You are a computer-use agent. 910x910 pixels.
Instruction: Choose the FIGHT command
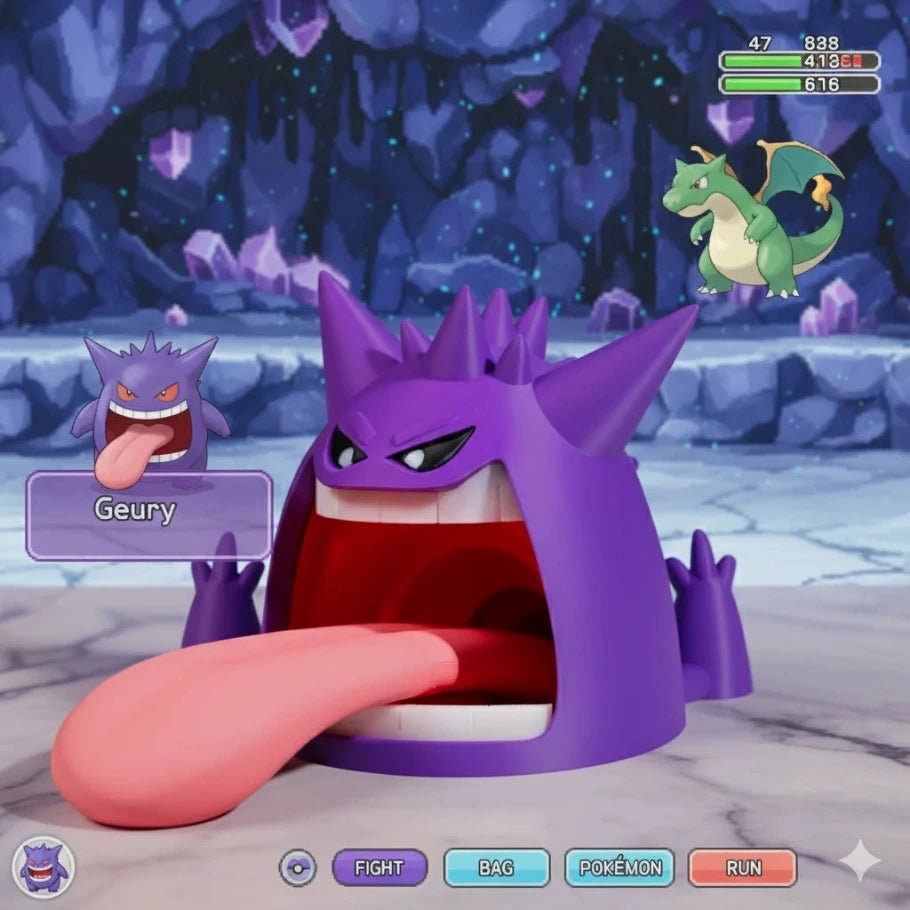(379, 868)
